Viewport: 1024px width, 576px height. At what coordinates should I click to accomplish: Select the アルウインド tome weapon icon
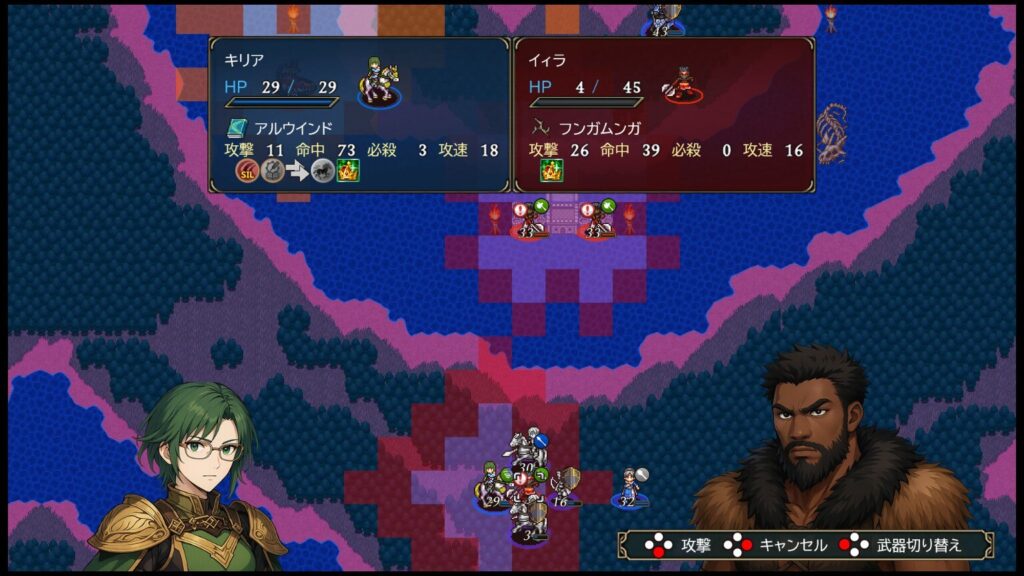237,128
